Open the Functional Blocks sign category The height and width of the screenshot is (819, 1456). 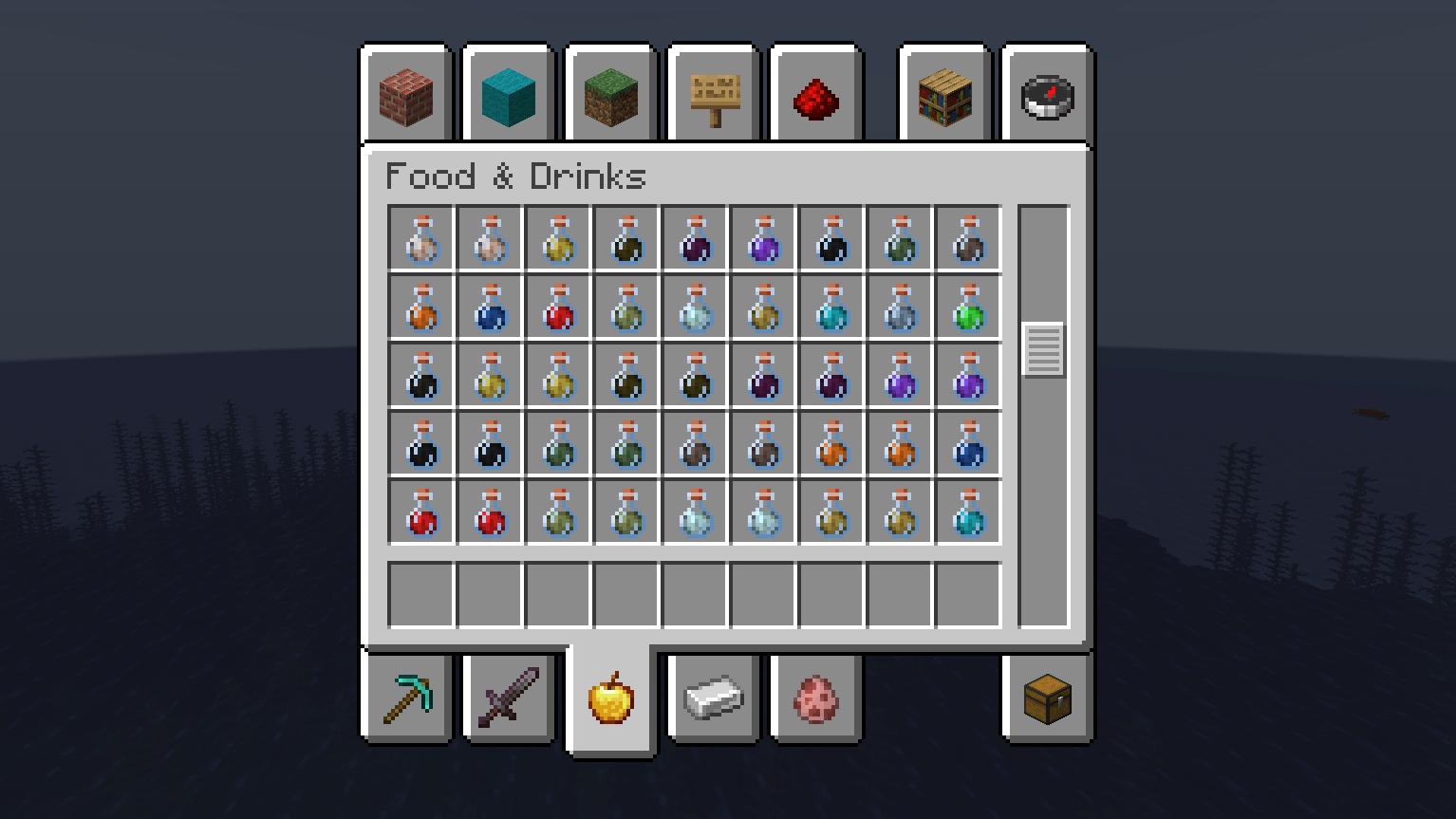pyautogui.click(x=713, y=94)
